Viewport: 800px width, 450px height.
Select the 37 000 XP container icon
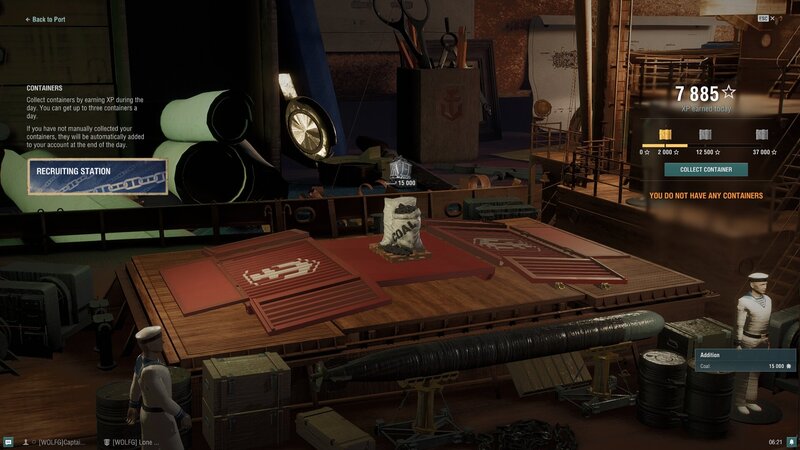[x=761, y=135]
